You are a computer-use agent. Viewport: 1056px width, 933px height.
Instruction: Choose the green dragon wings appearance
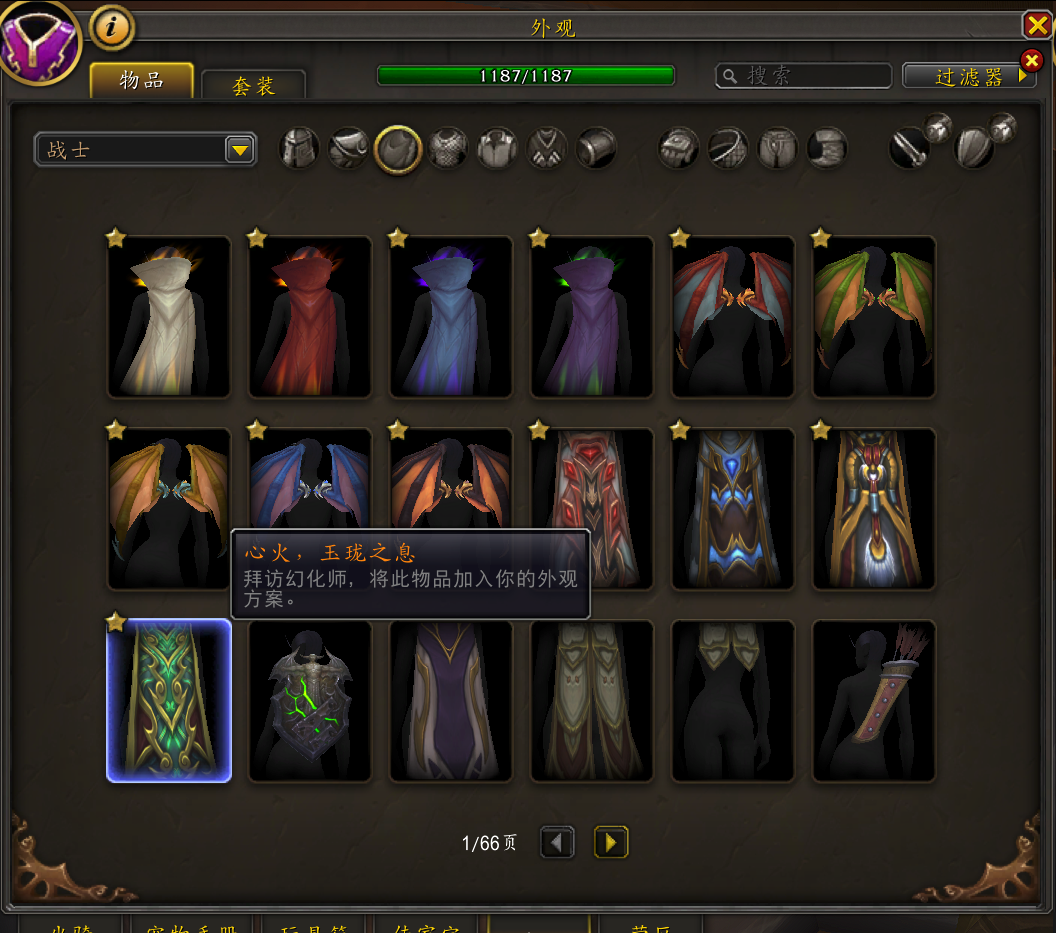[874, 317]
